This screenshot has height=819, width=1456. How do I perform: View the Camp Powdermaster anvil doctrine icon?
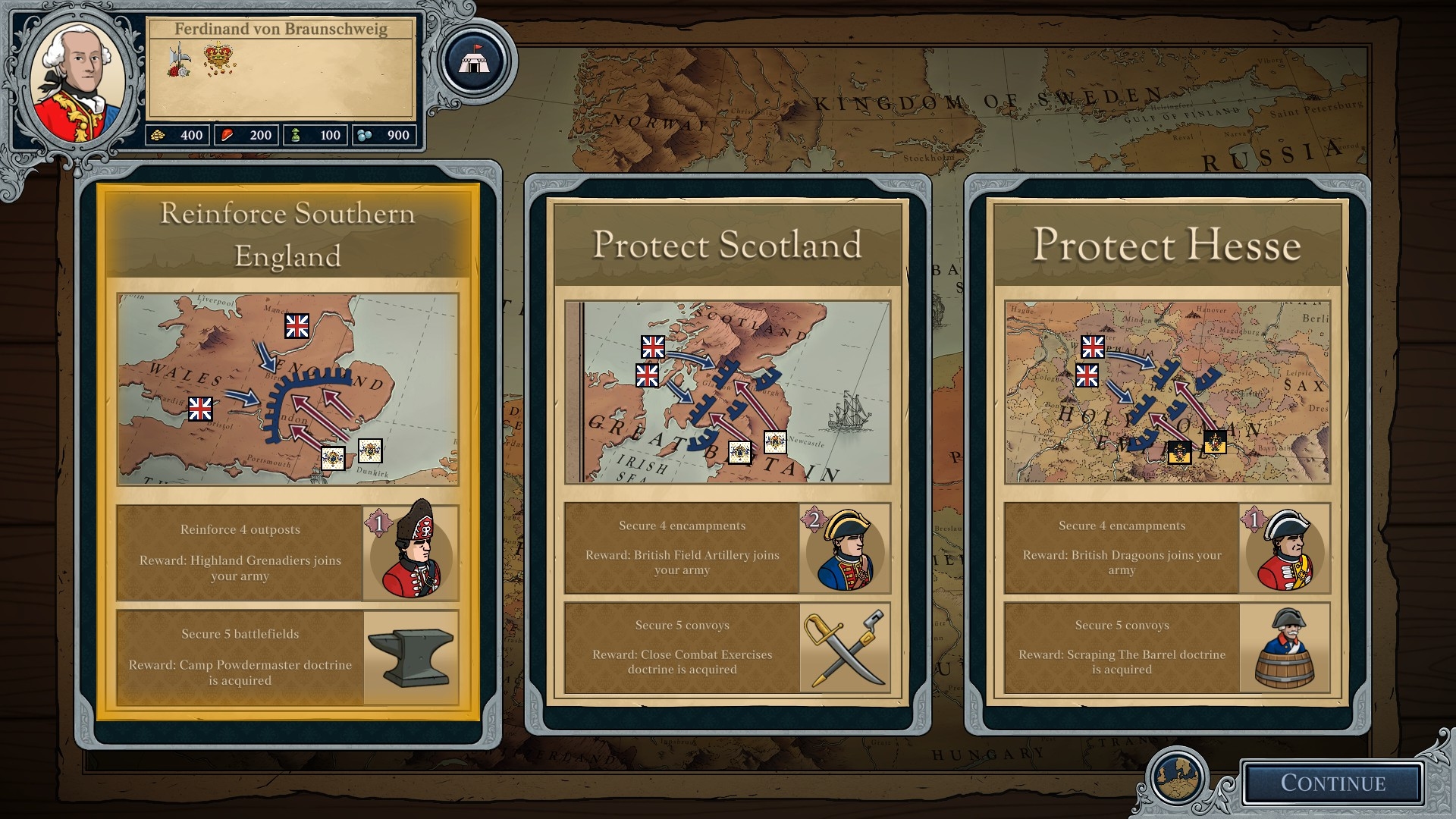pos(410,657)
